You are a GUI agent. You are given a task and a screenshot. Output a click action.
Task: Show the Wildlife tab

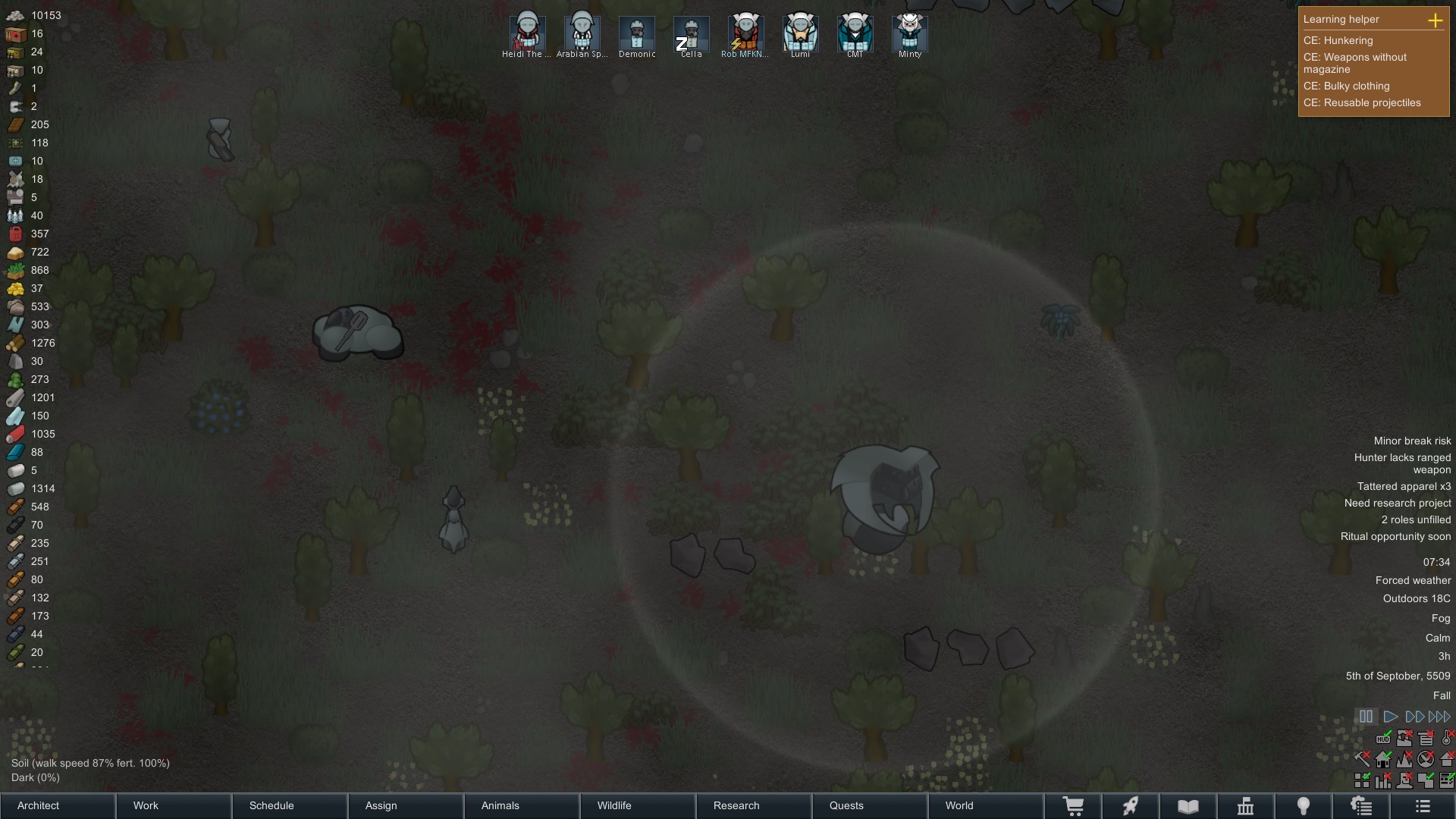coord(638,805)
